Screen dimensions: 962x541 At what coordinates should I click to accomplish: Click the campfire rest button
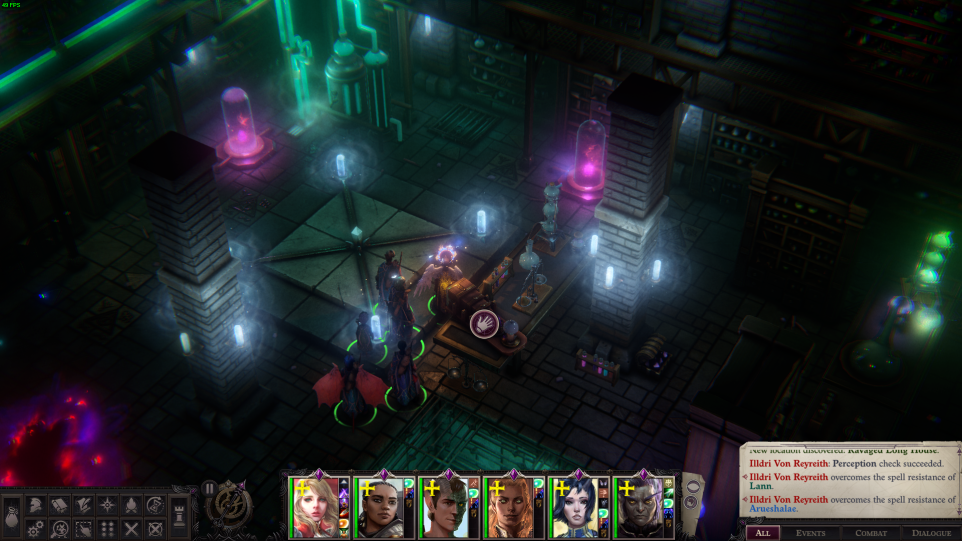[131, 504]
